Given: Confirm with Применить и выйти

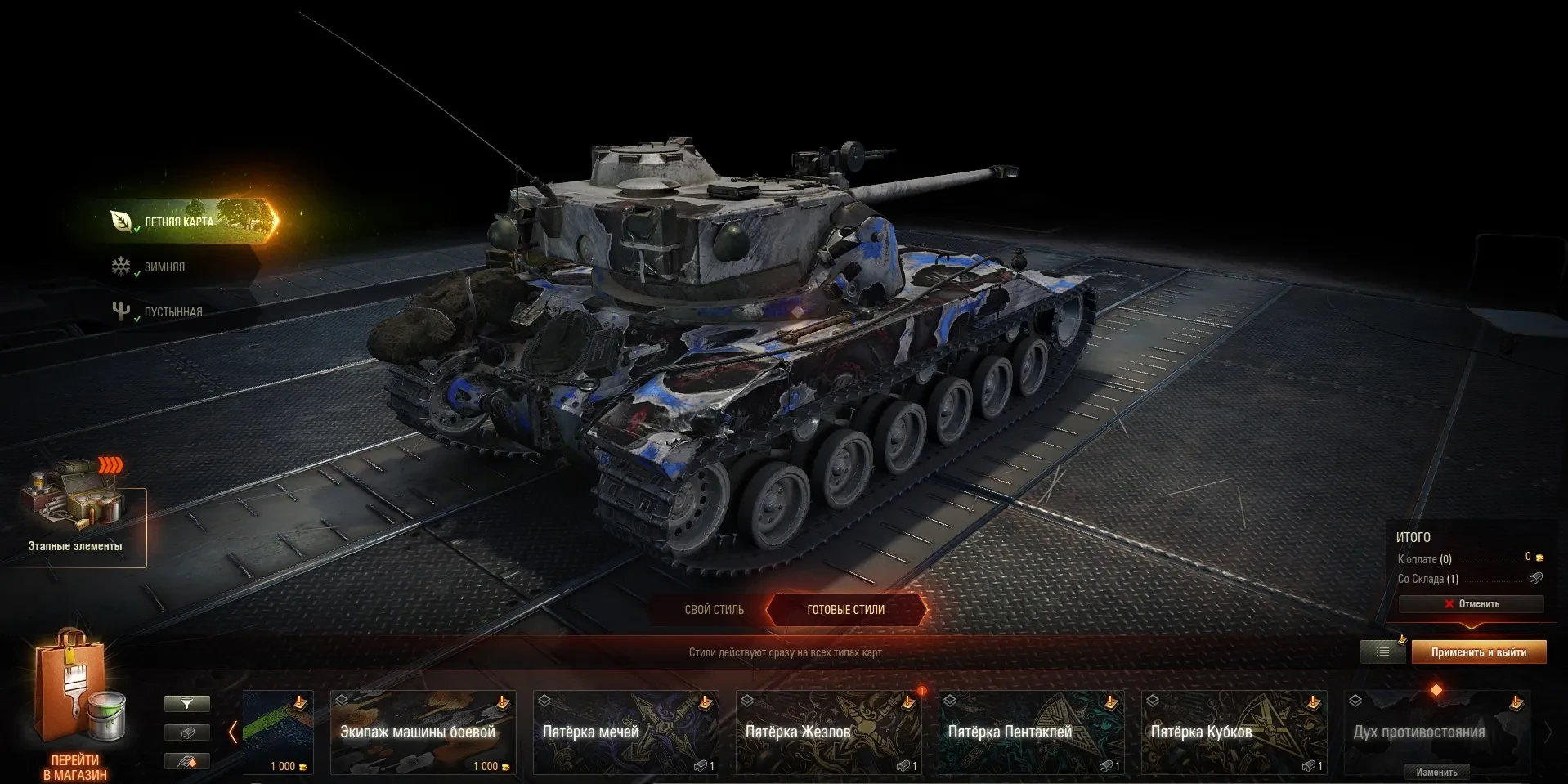Looking at the screenshot, I should coord(1478,652).
